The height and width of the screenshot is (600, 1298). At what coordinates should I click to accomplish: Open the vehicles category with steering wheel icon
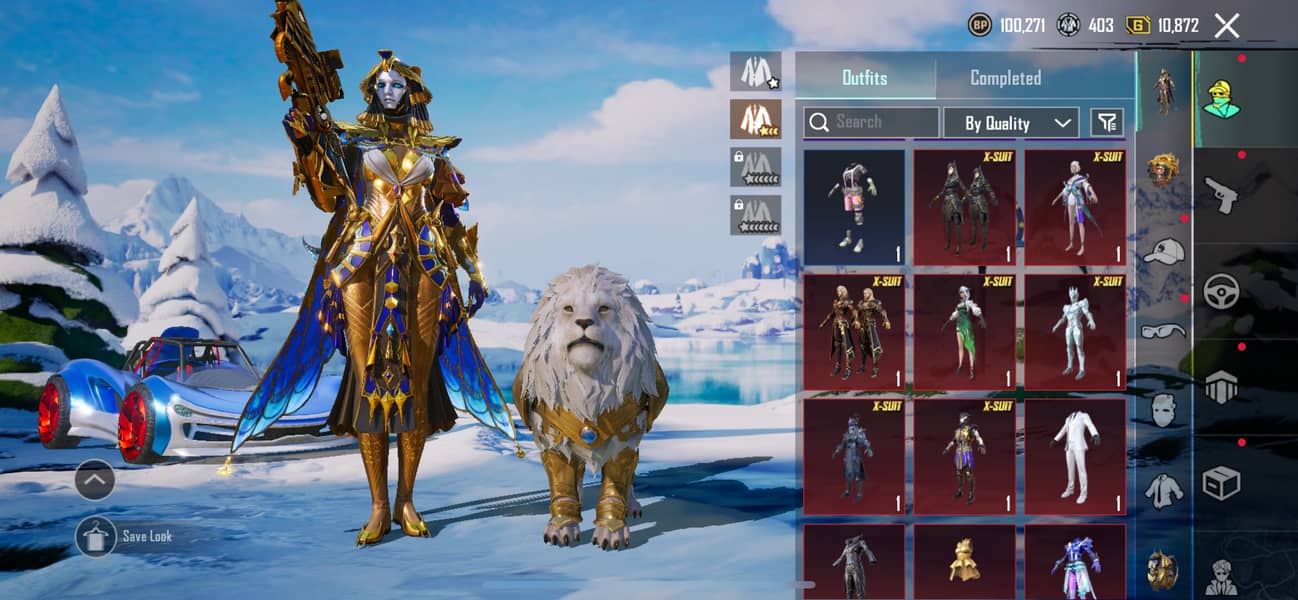click(1221, 291)
